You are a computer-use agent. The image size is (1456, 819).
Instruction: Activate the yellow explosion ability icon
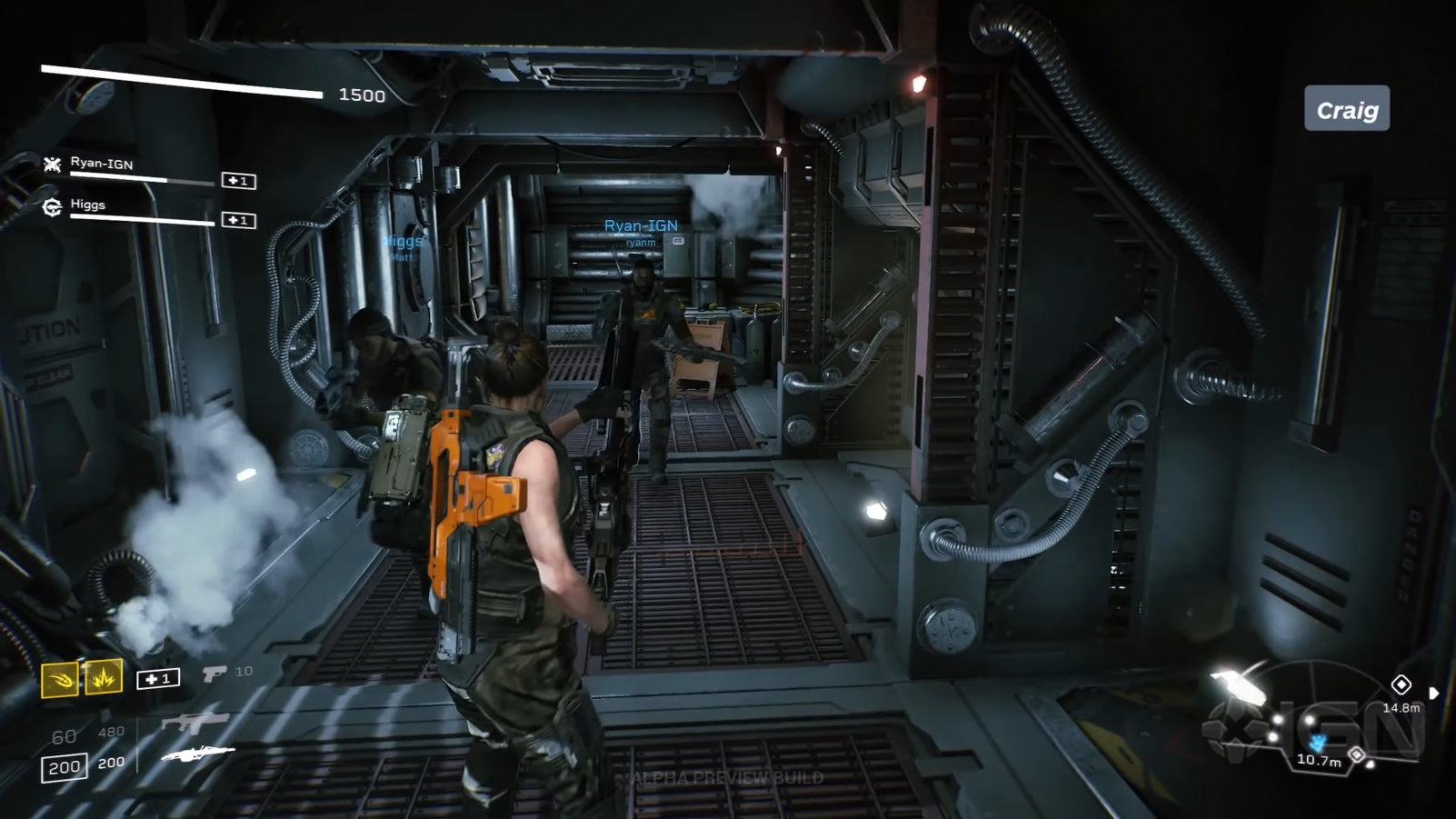click(104, 677)
